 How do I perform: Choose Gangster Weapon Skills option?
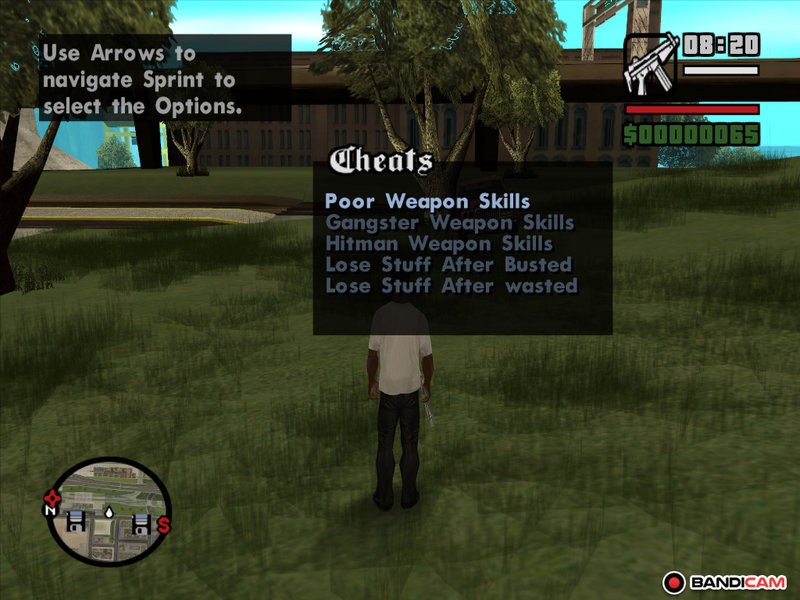[450, 222]
